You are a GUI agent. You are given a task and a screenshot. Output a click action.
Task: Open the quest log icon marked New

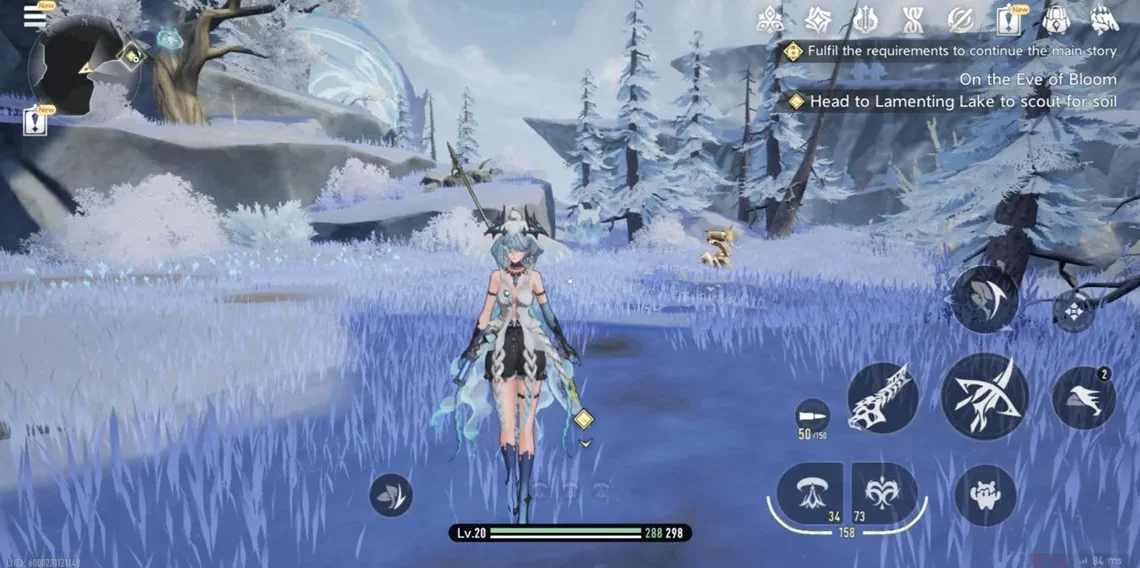(1008, 19)
